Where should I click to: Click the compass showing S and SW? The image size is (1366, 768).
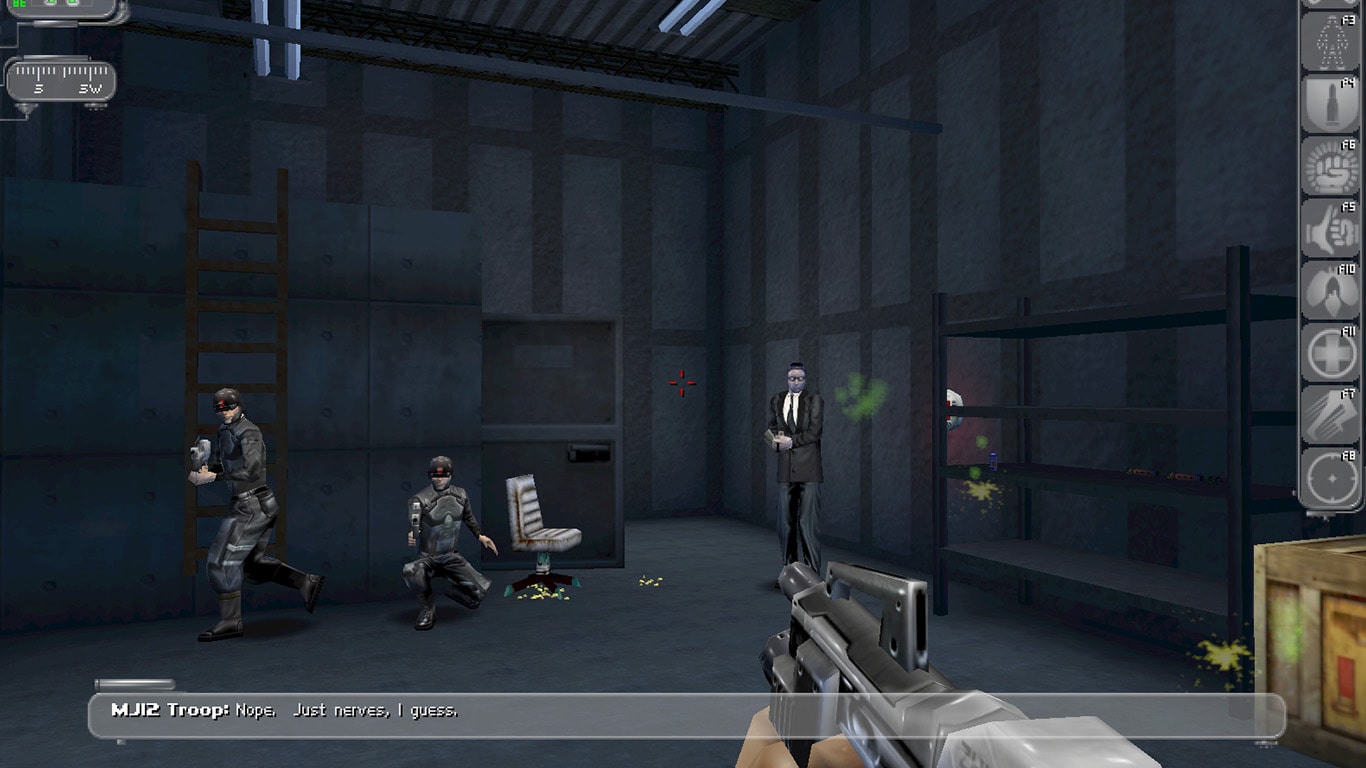coord(62,80)
